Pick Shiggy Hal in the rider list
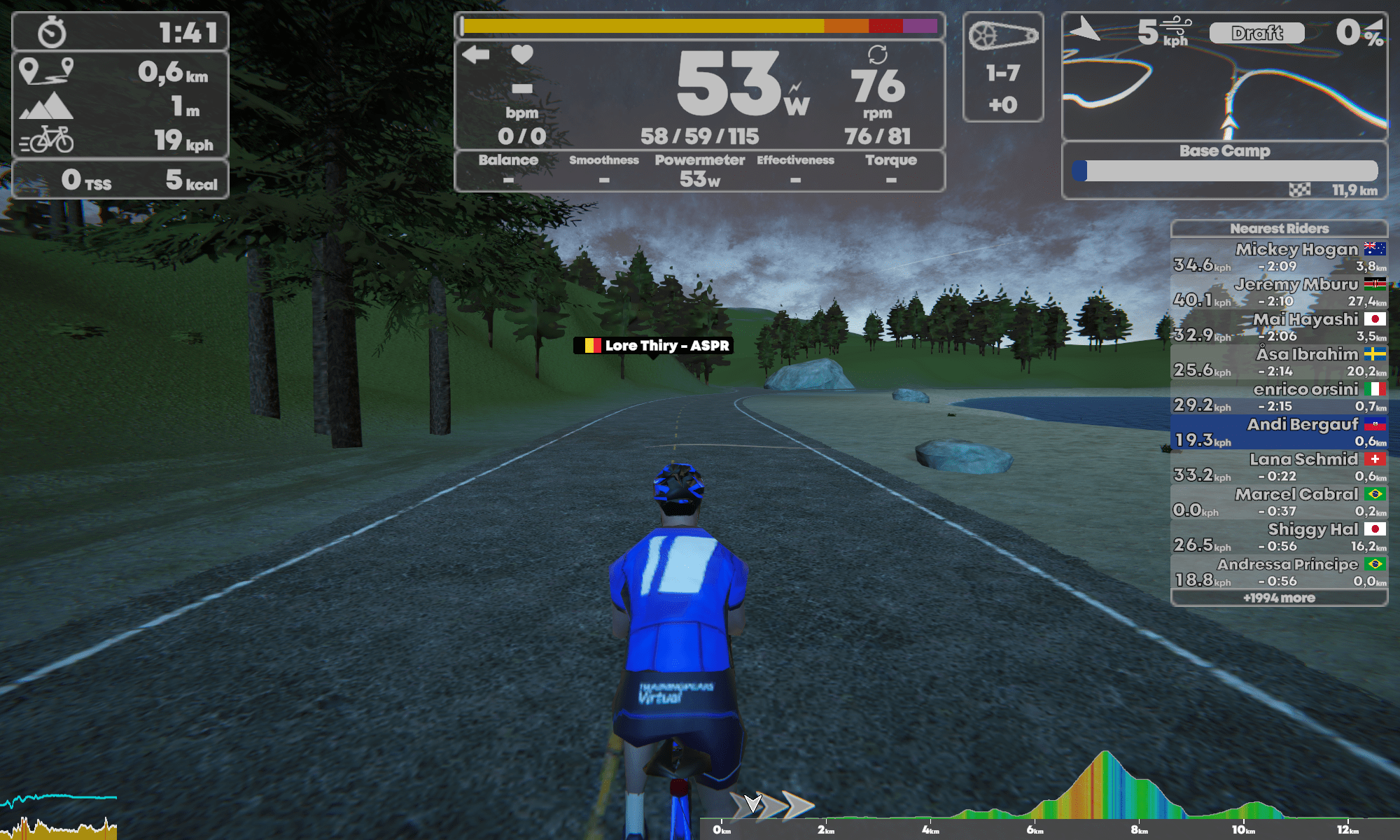This screenshot has width=1400, height=840. point(1279,537)
